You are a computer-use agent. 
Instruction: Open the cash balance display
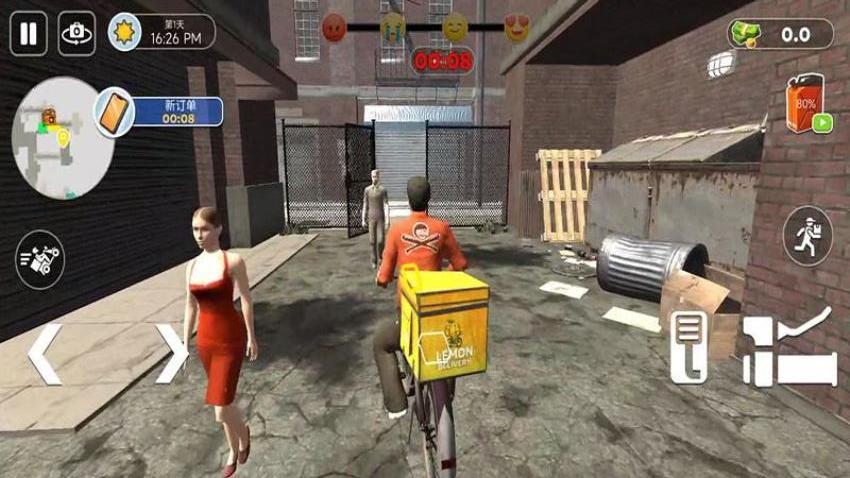(781, 34)
